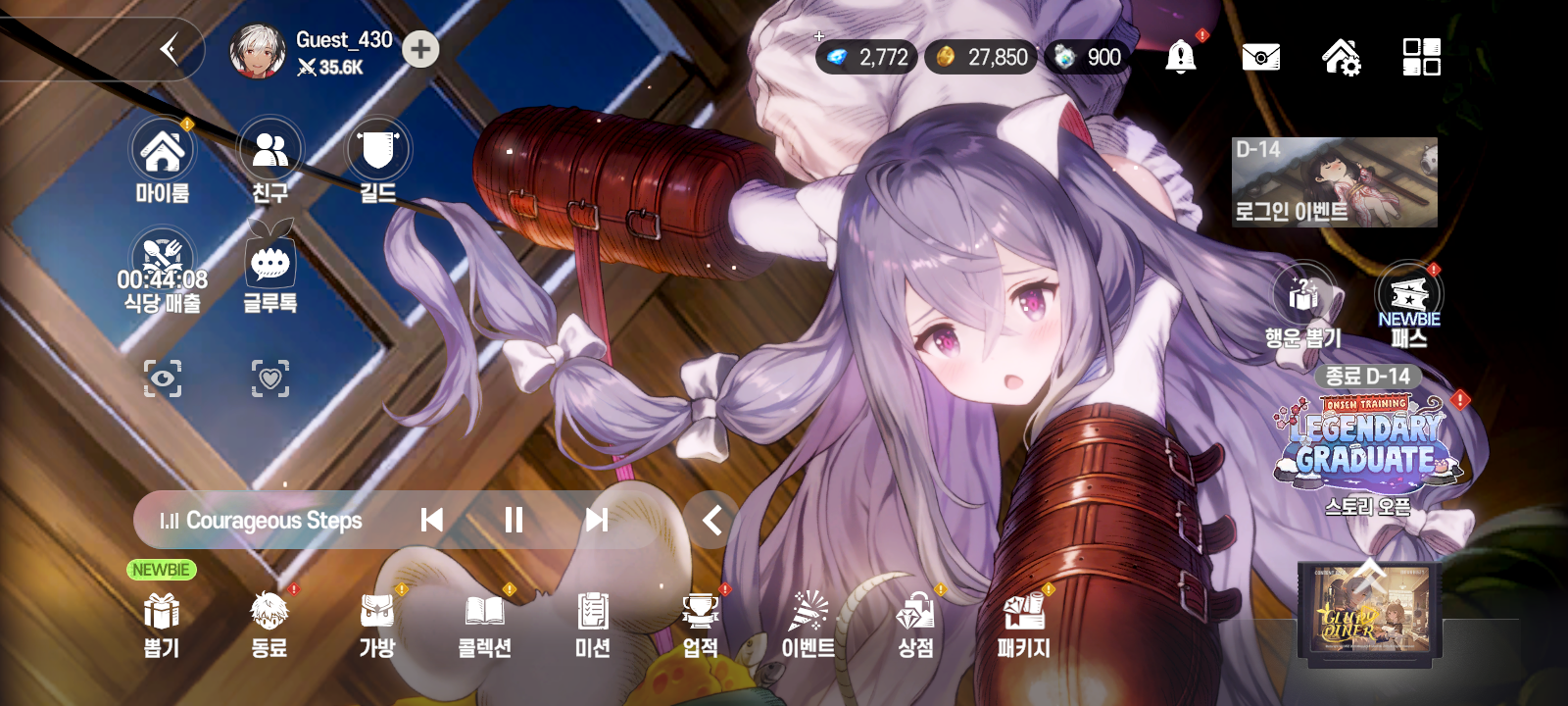The width and height of the screenshot is (1568, 706).
Task: Open the 로그인 이벤트 login event banner
Action: tap(1334, 183)
